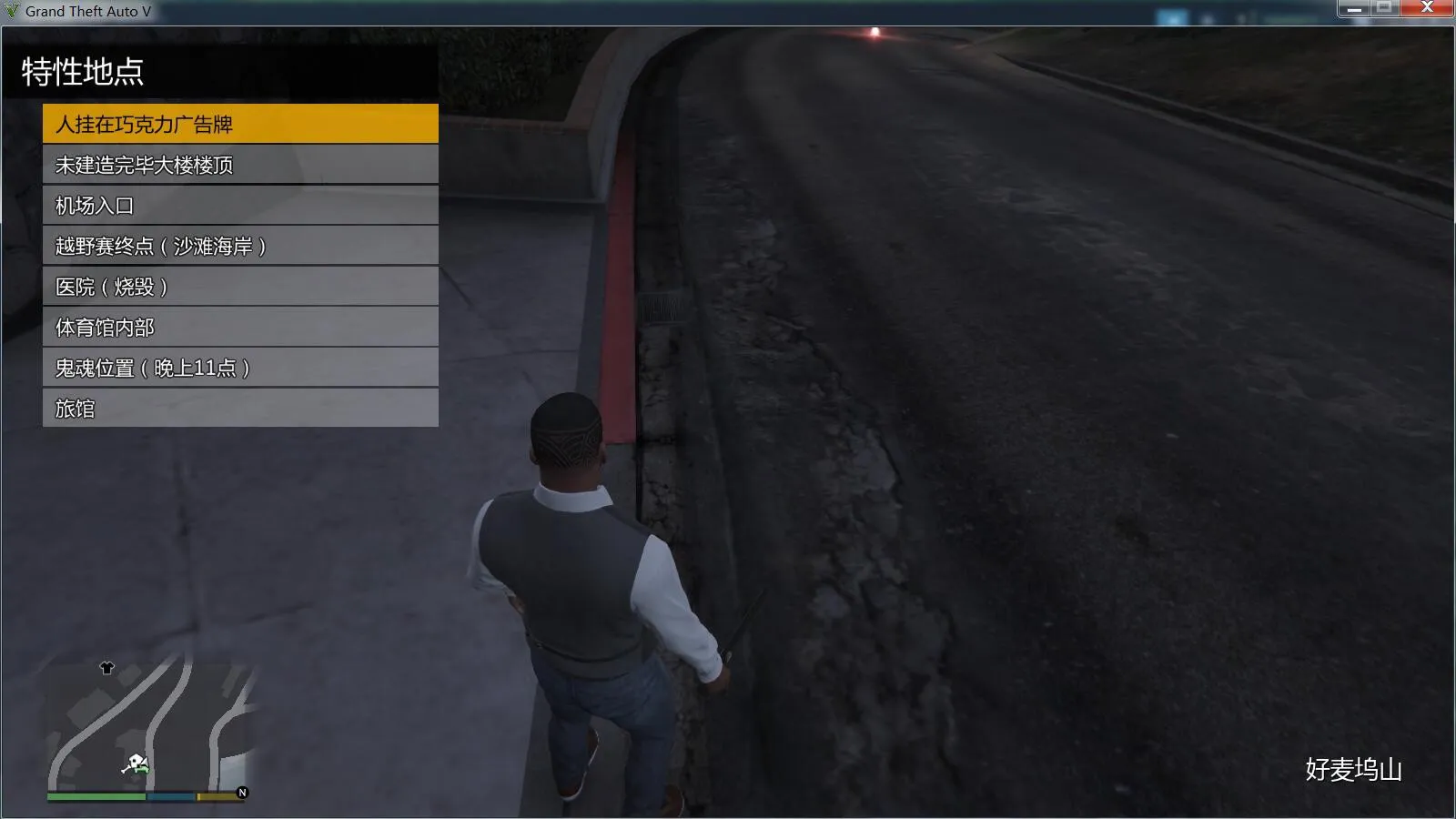The height and width of the screenshot is (819, 1456).
Task: Select 越野赛终点（沙滩海岸）
Action: 239,247
